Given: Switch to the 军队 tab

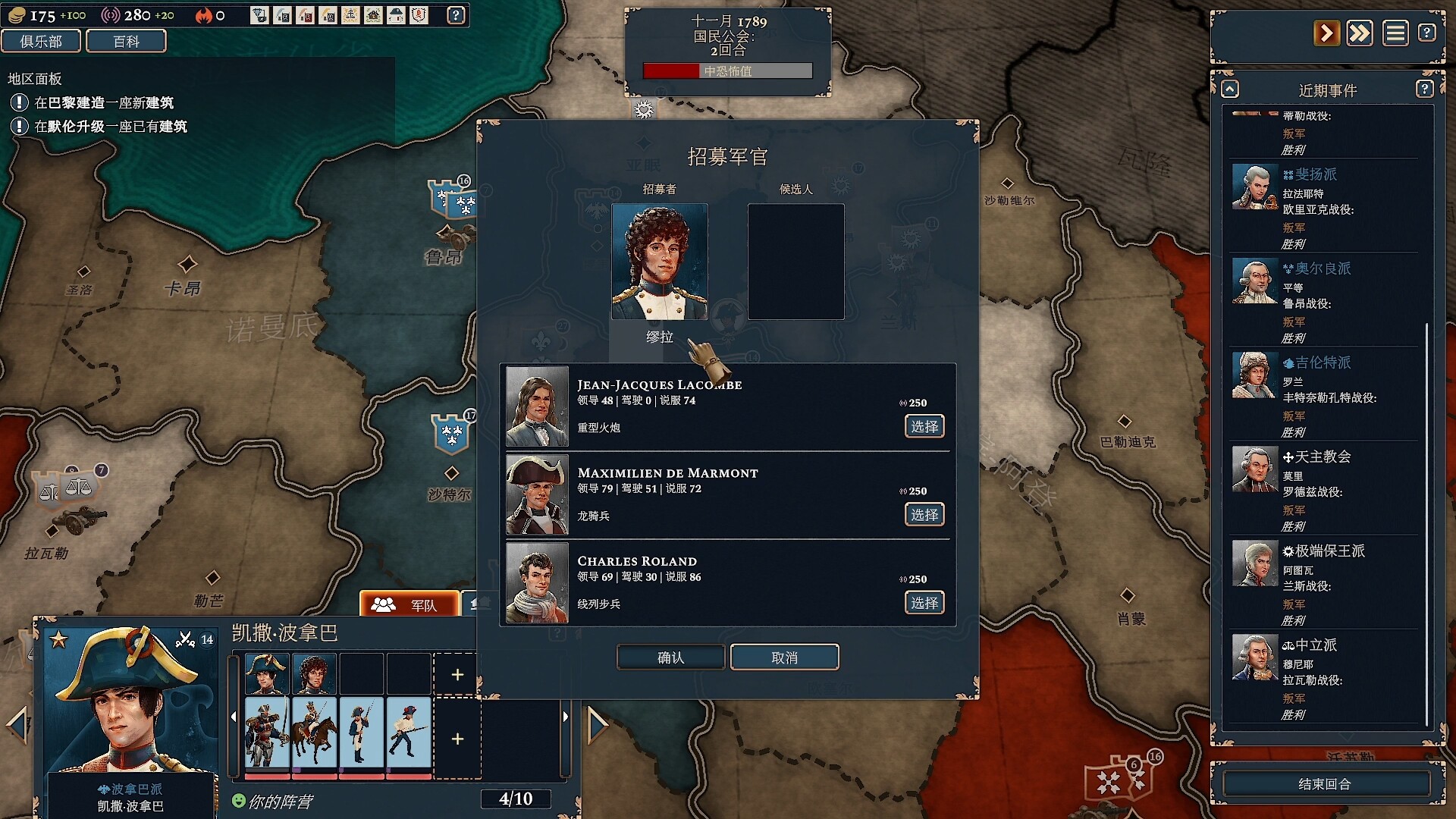Looking at the screenshot, I should 410,604.
